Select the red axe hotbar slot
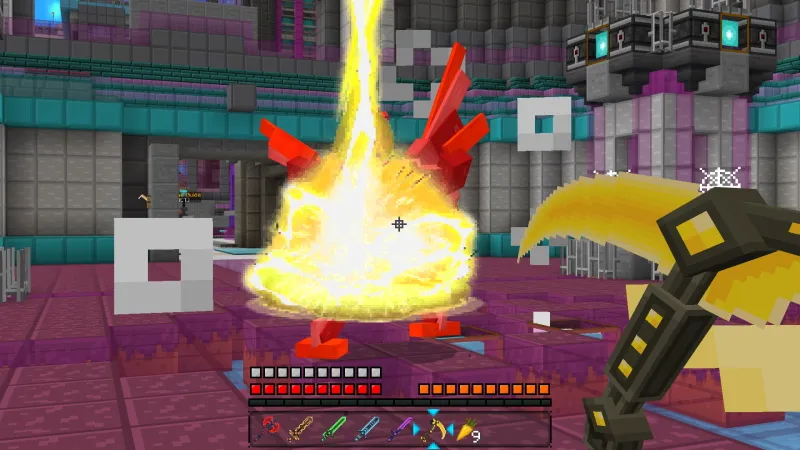This screenshot has height=450, width=800. 267,429
